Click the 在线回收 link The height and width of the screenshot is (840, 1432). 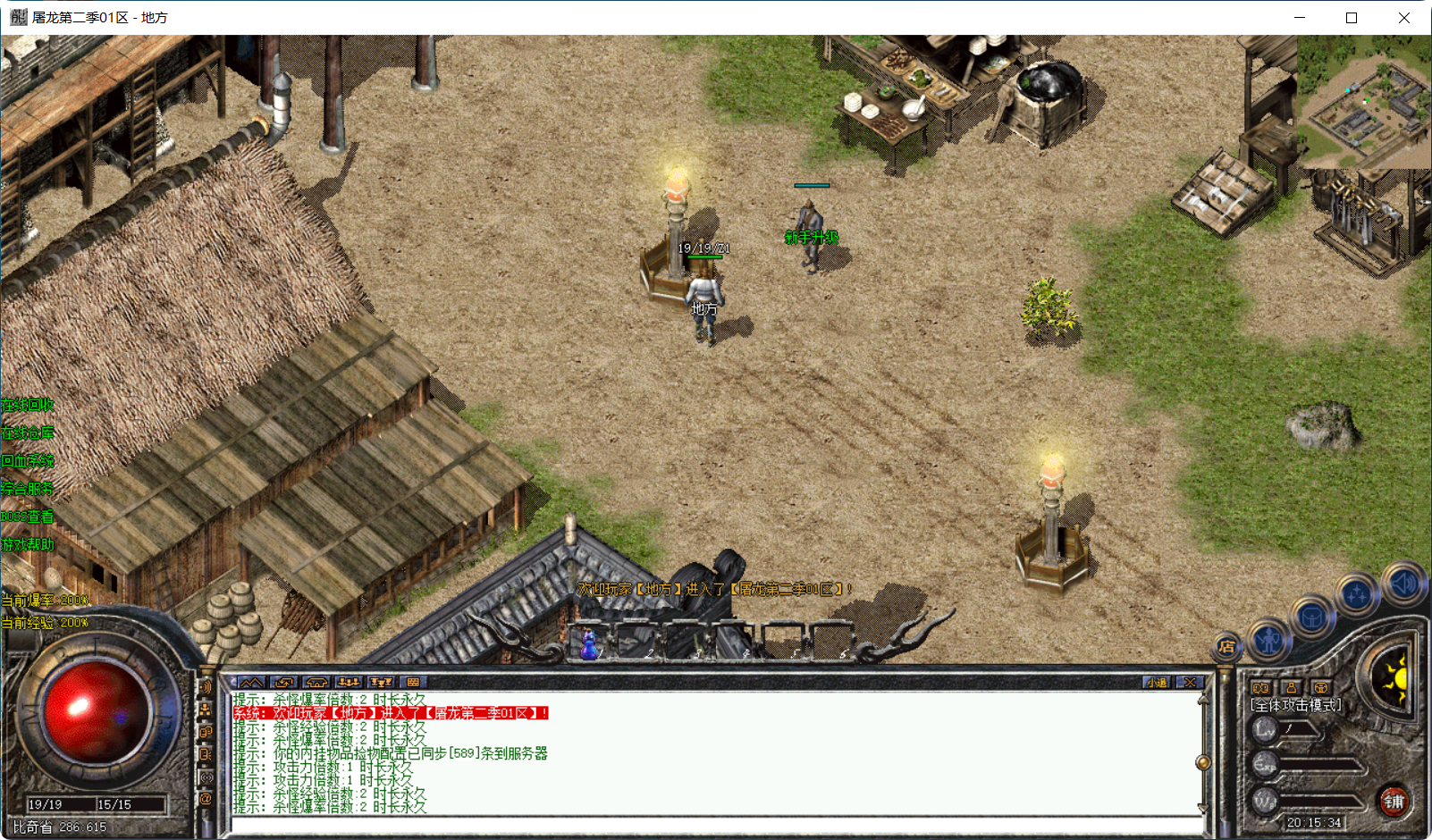click(x=28, y=404)
